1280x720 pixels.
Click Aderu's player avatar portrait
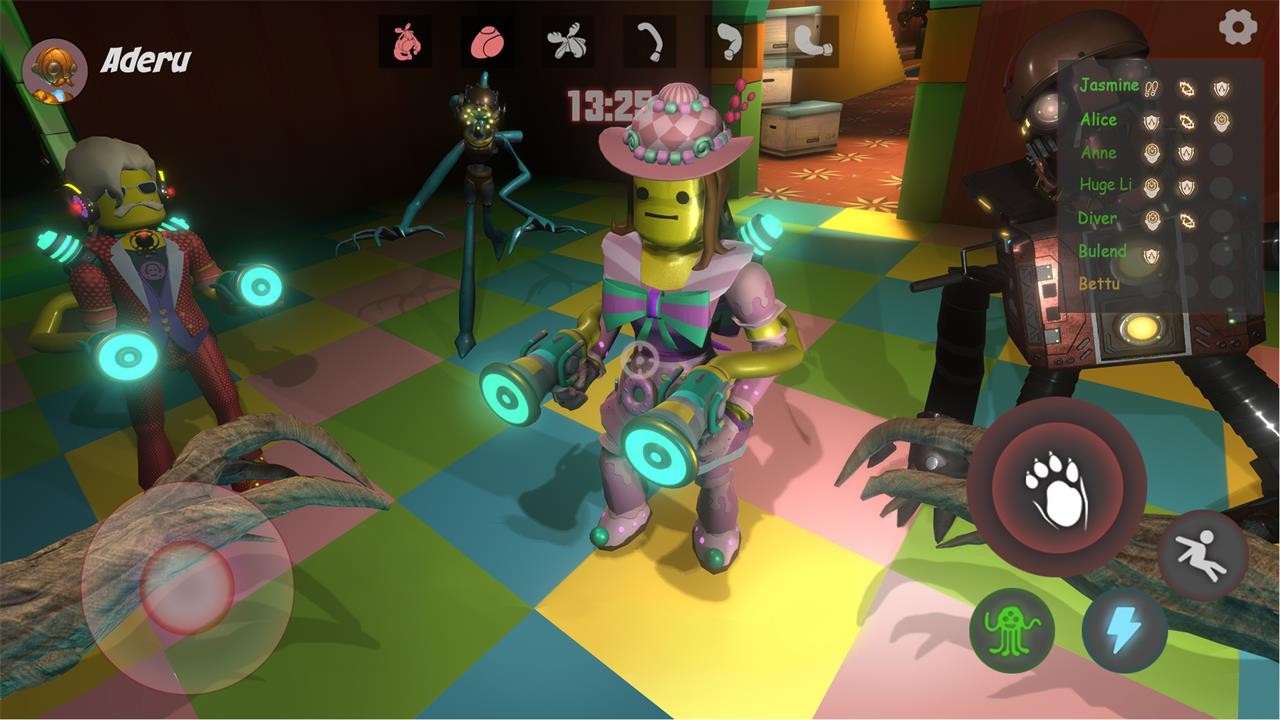tap(55, 70)
